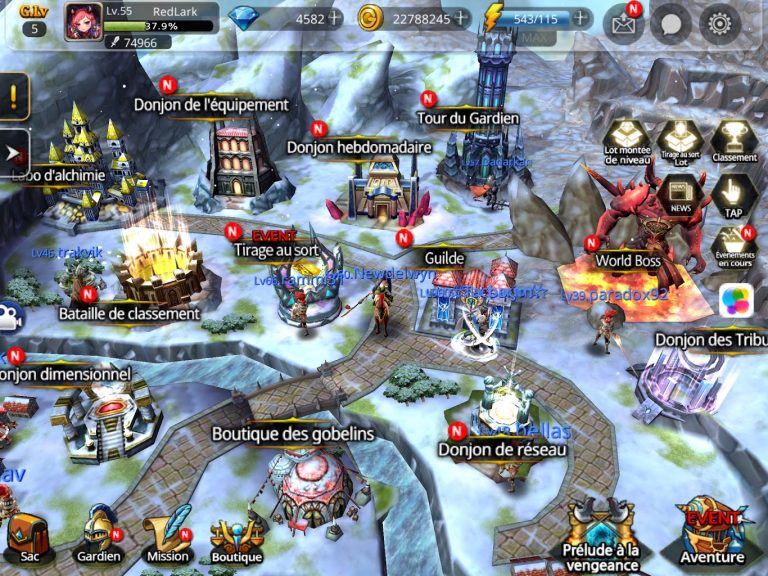Open the mail inbox envelope icon

622,25
